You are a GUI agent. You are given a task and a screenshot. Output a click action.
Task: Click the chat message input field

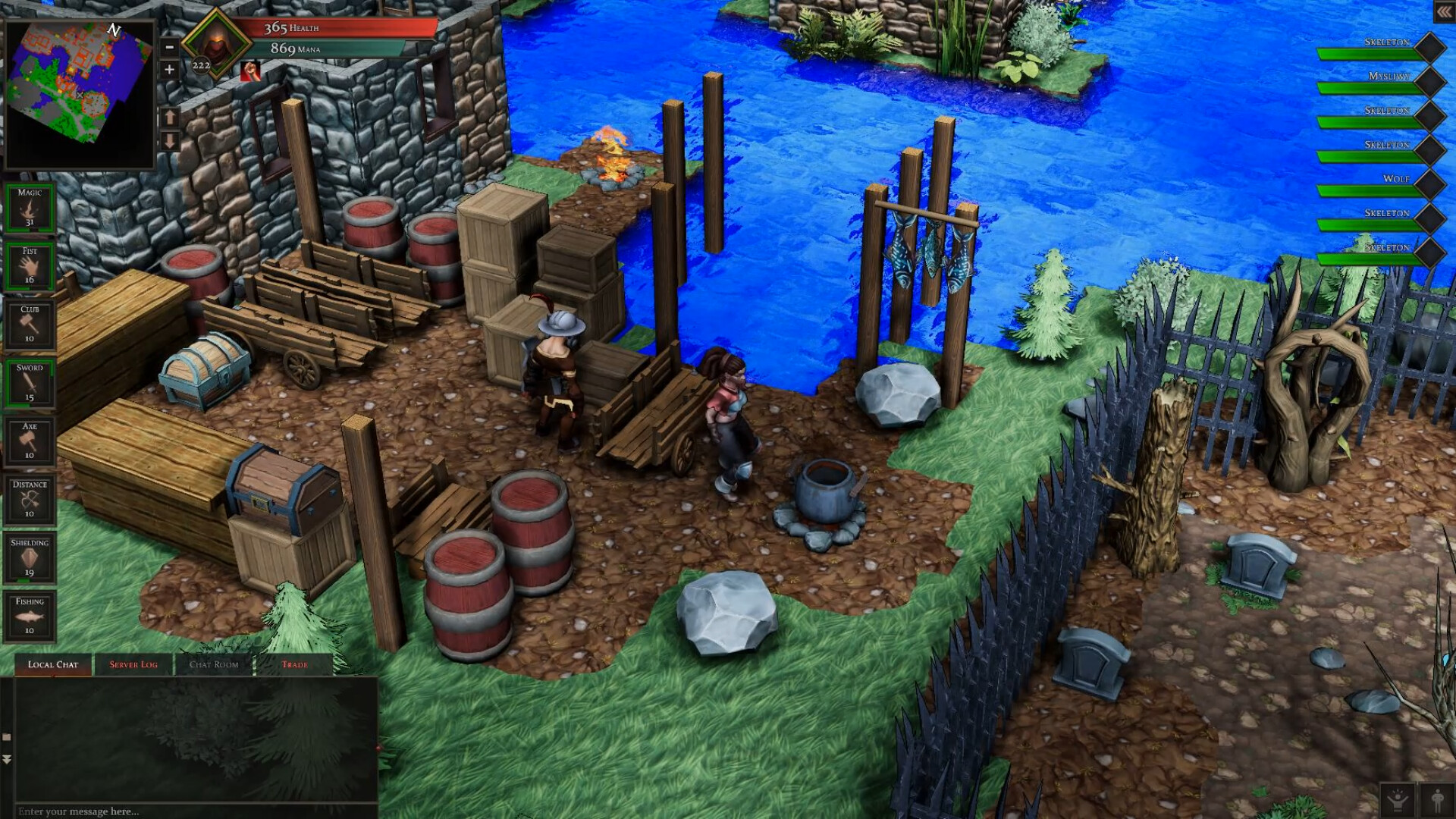point(190,811)
